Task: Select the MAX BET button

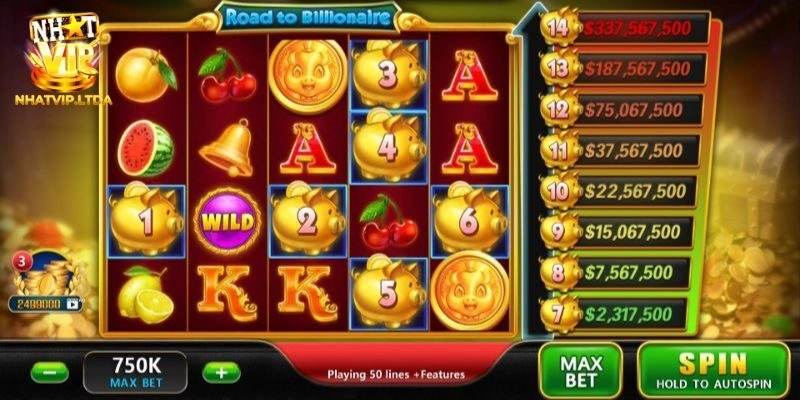Action: coord(580,370)
